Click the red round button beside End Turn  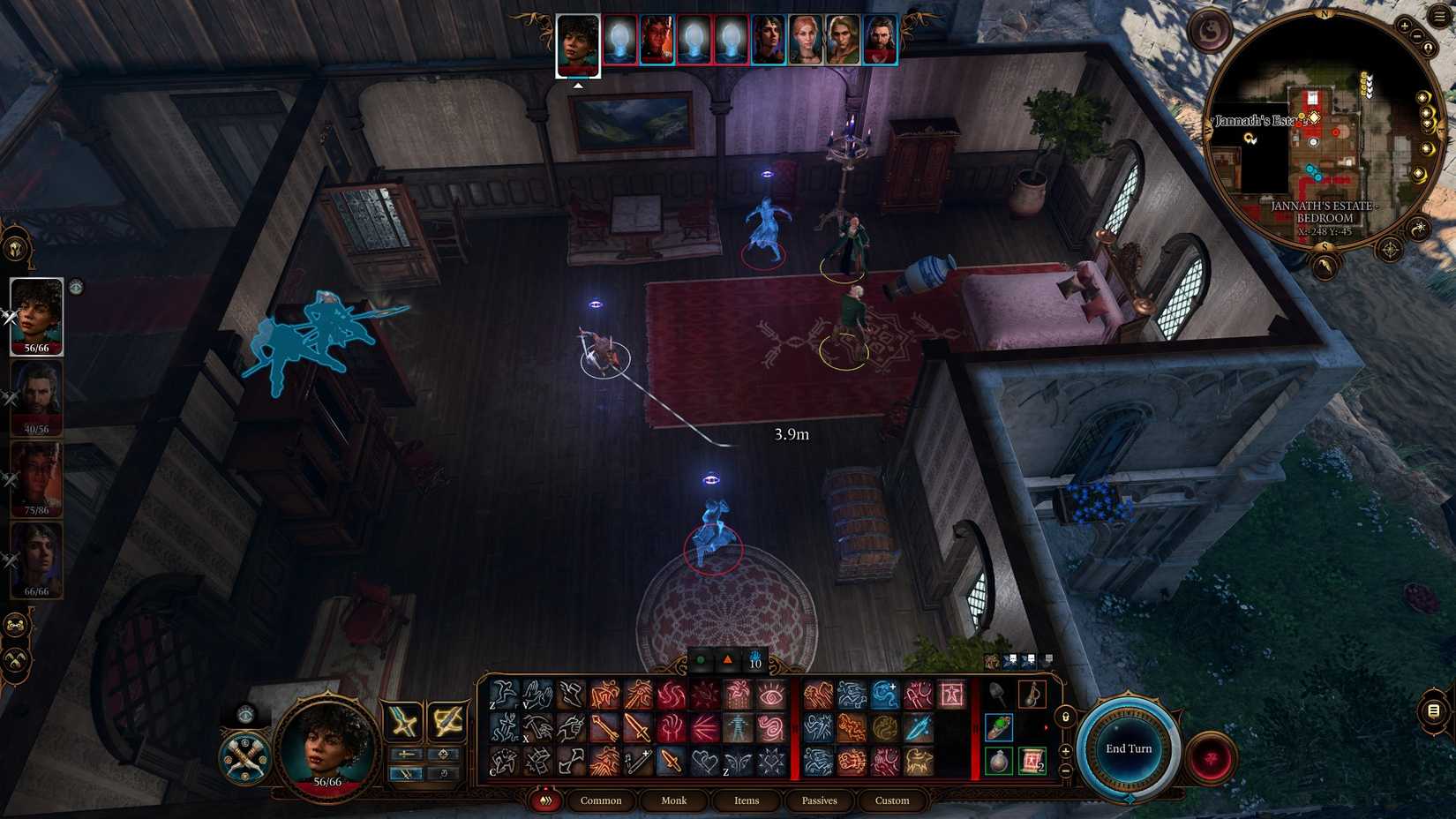(1210, 755)
